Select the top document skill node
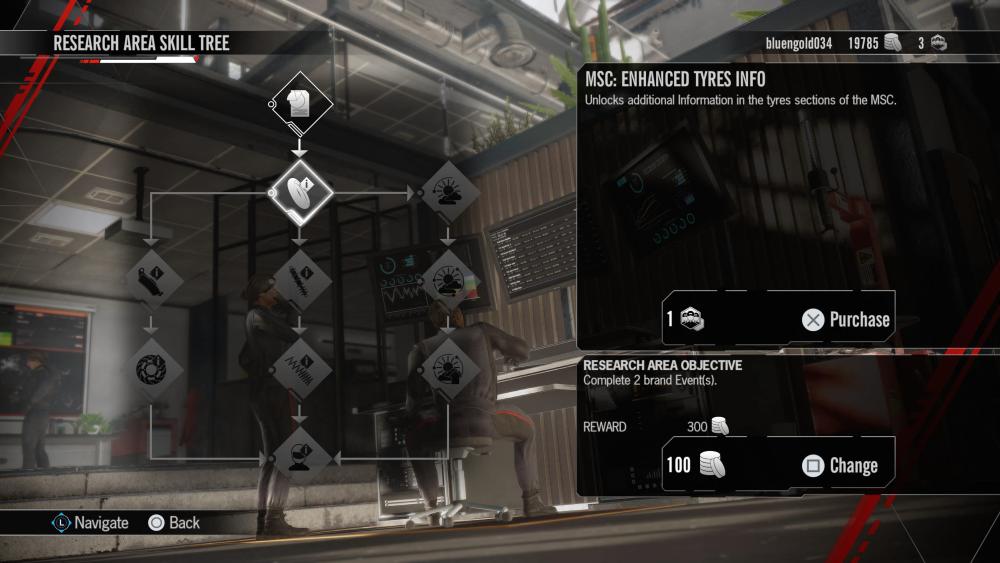 tap(298, 103)
